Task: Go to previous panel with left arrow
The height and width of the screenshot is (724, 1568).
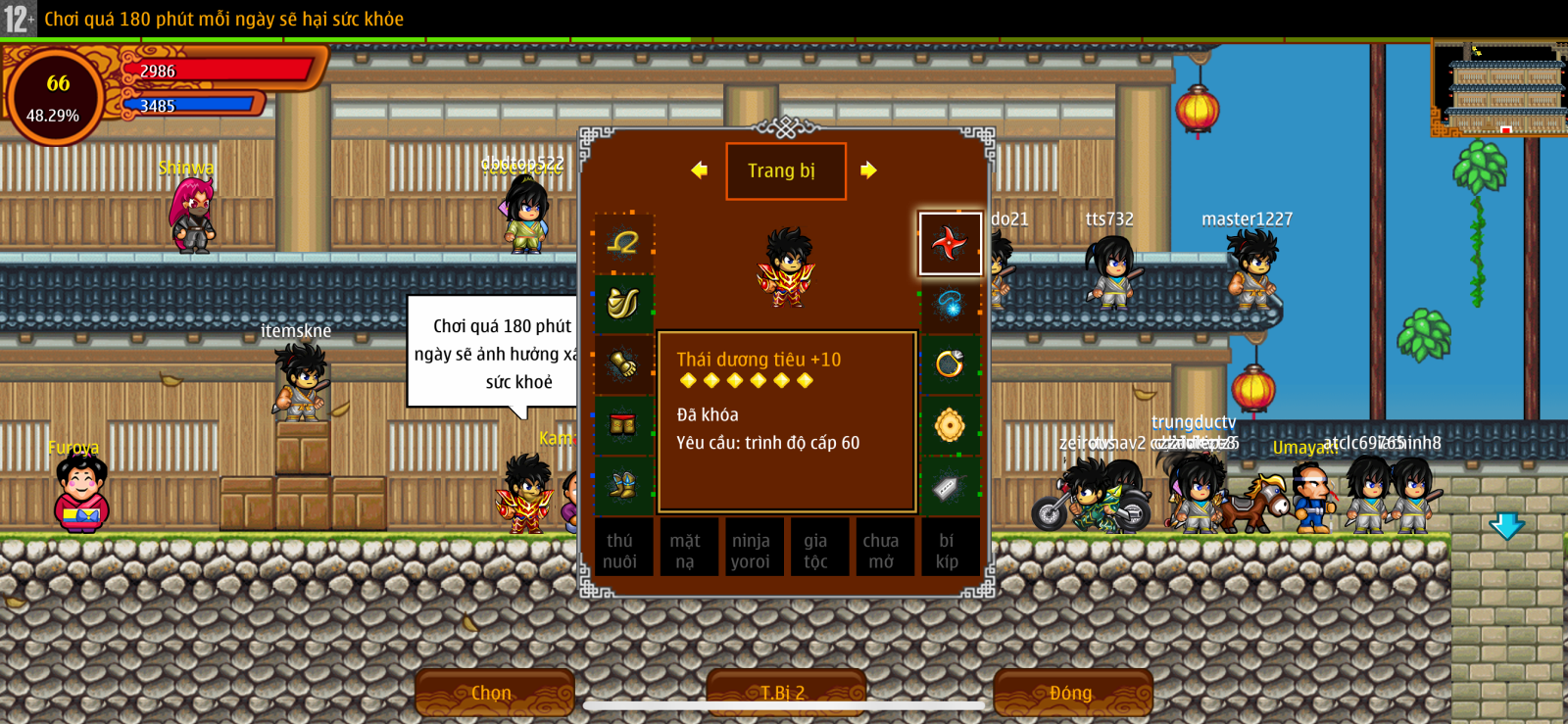Action: 699,170
